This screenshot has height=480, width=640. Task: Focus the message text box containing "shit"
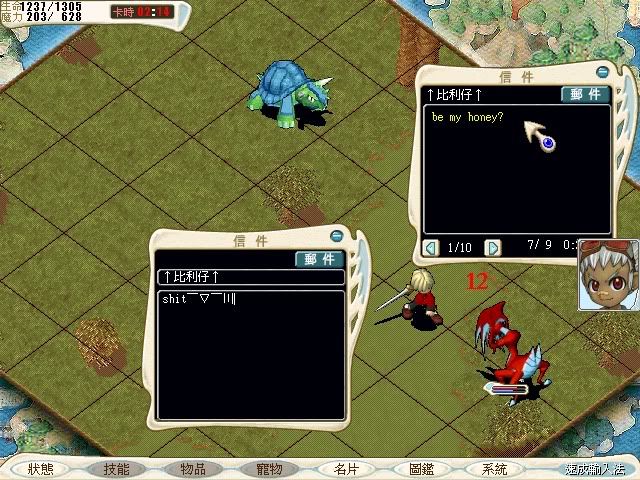click(x=252, y=355)
